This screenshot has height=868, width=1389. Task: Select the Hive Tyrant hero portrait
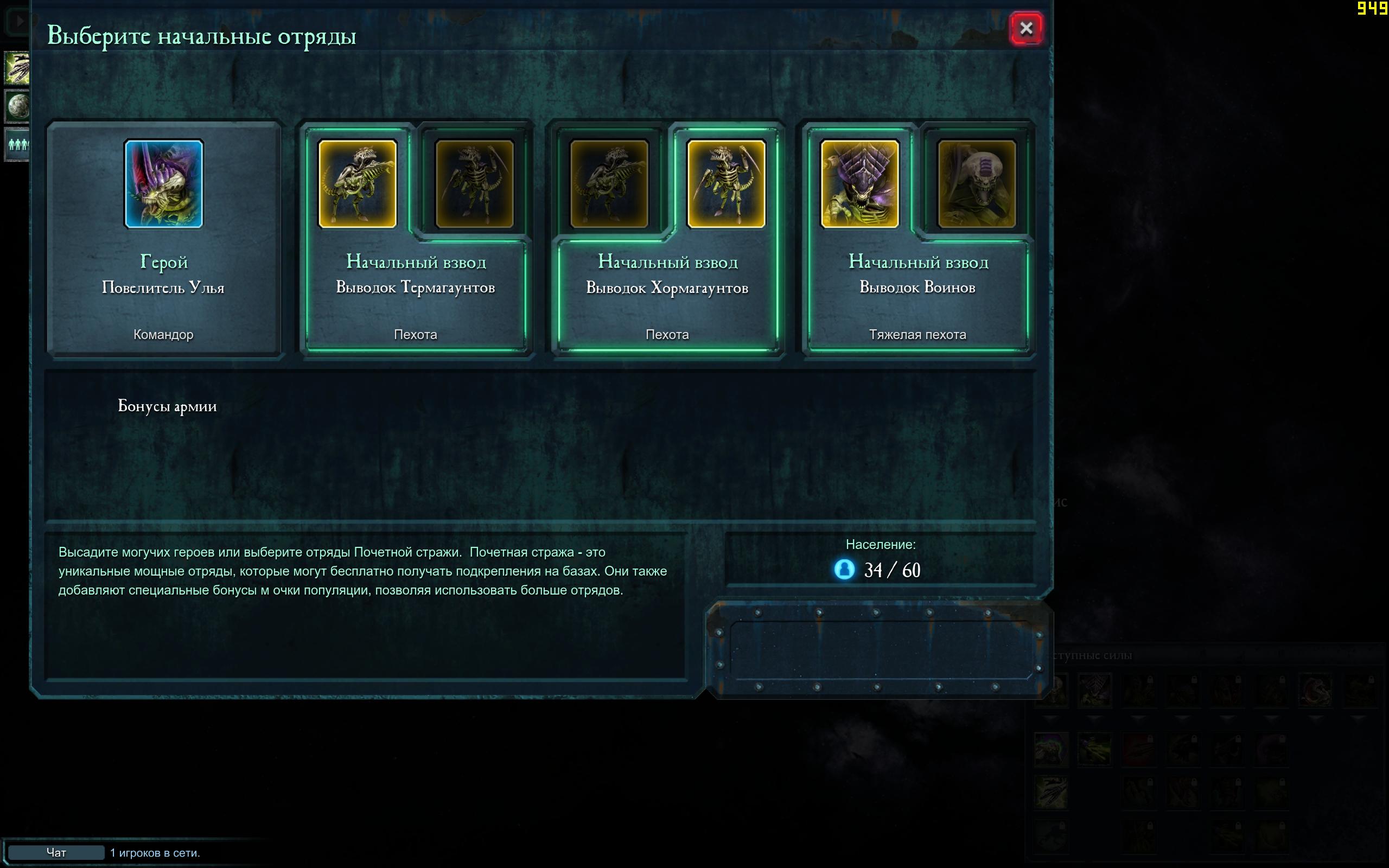click(x=163, y=184)
